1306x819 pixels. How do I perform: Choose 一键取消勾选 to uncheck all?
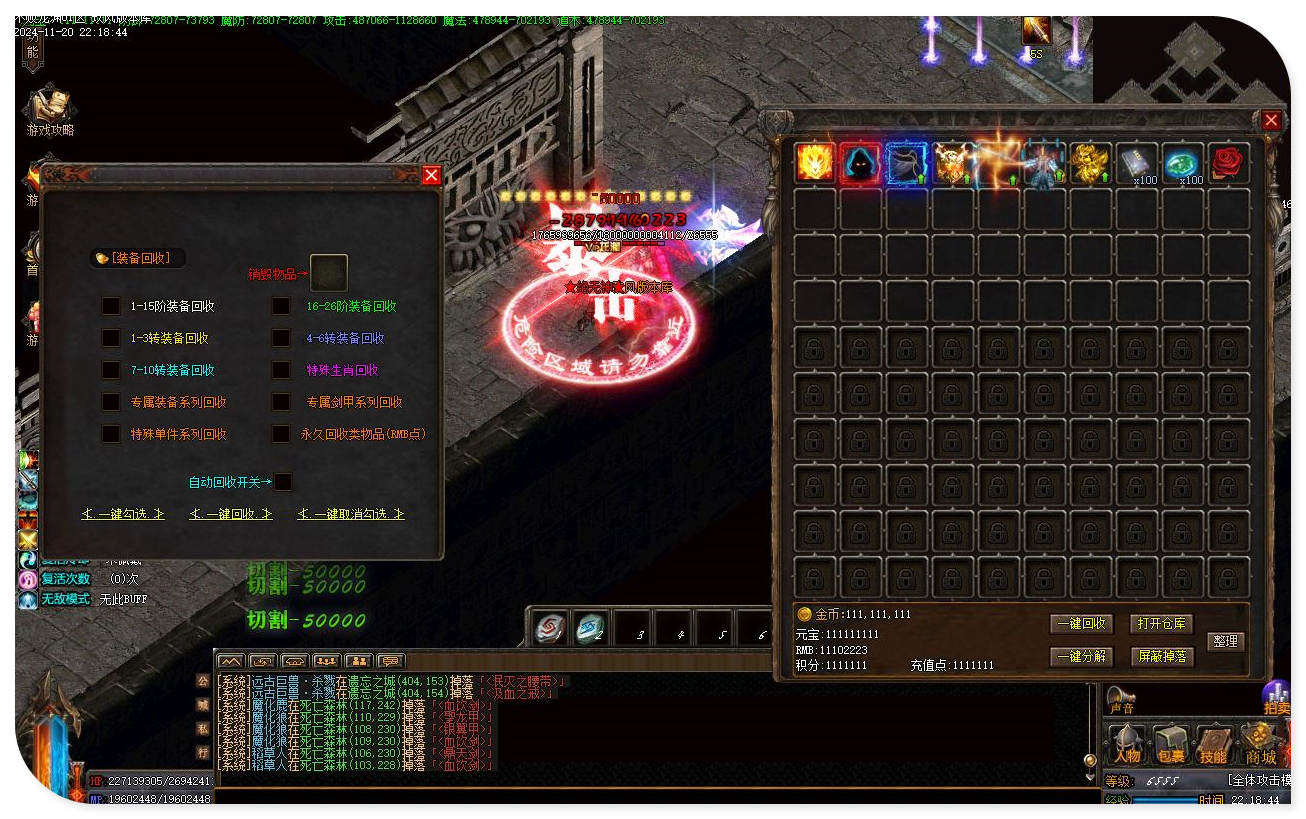(351, 514)
